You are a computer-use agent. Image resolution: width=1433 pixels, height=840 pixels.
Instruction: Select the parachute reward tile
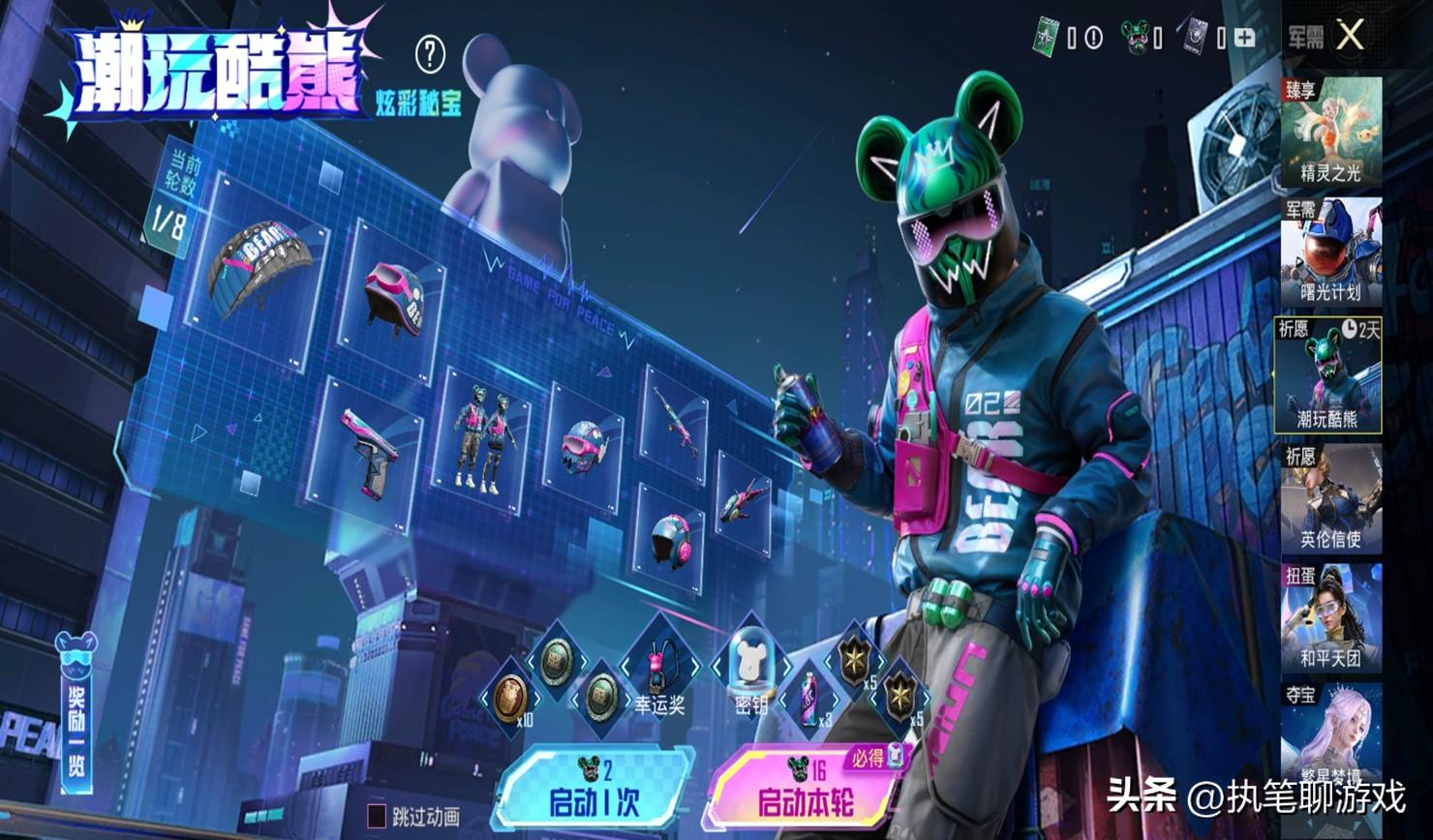(259, 266)
